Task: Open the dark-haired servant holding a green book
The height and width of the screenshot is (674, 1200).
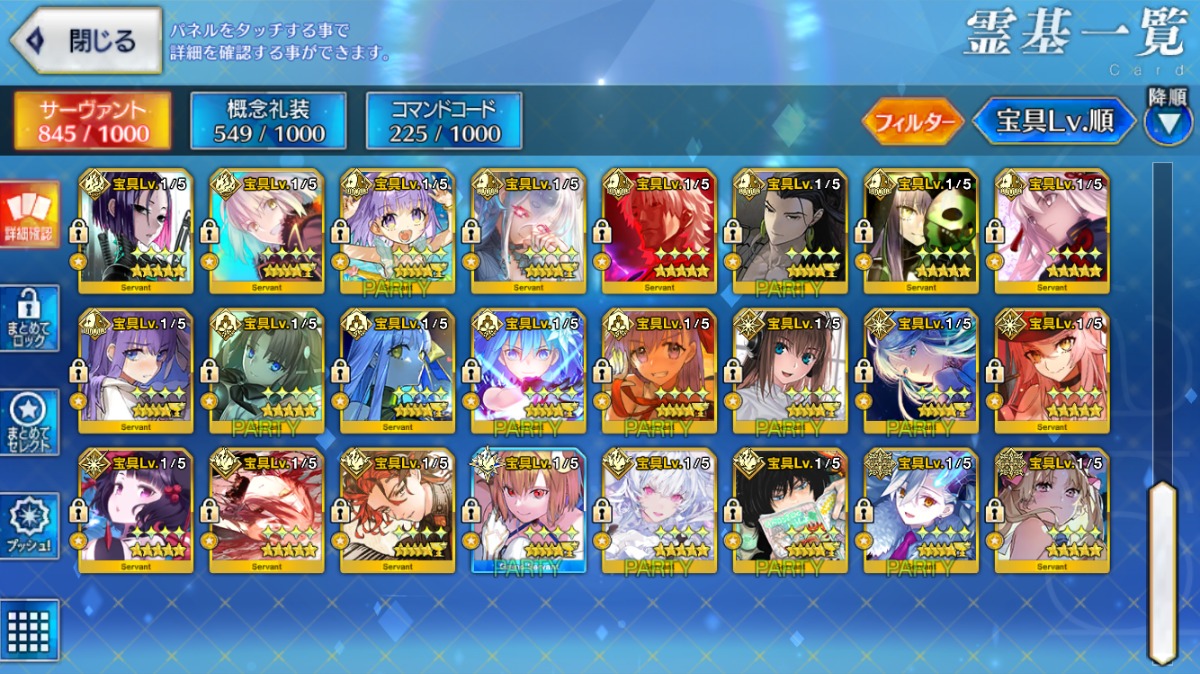Action: [x=790, y=511]
